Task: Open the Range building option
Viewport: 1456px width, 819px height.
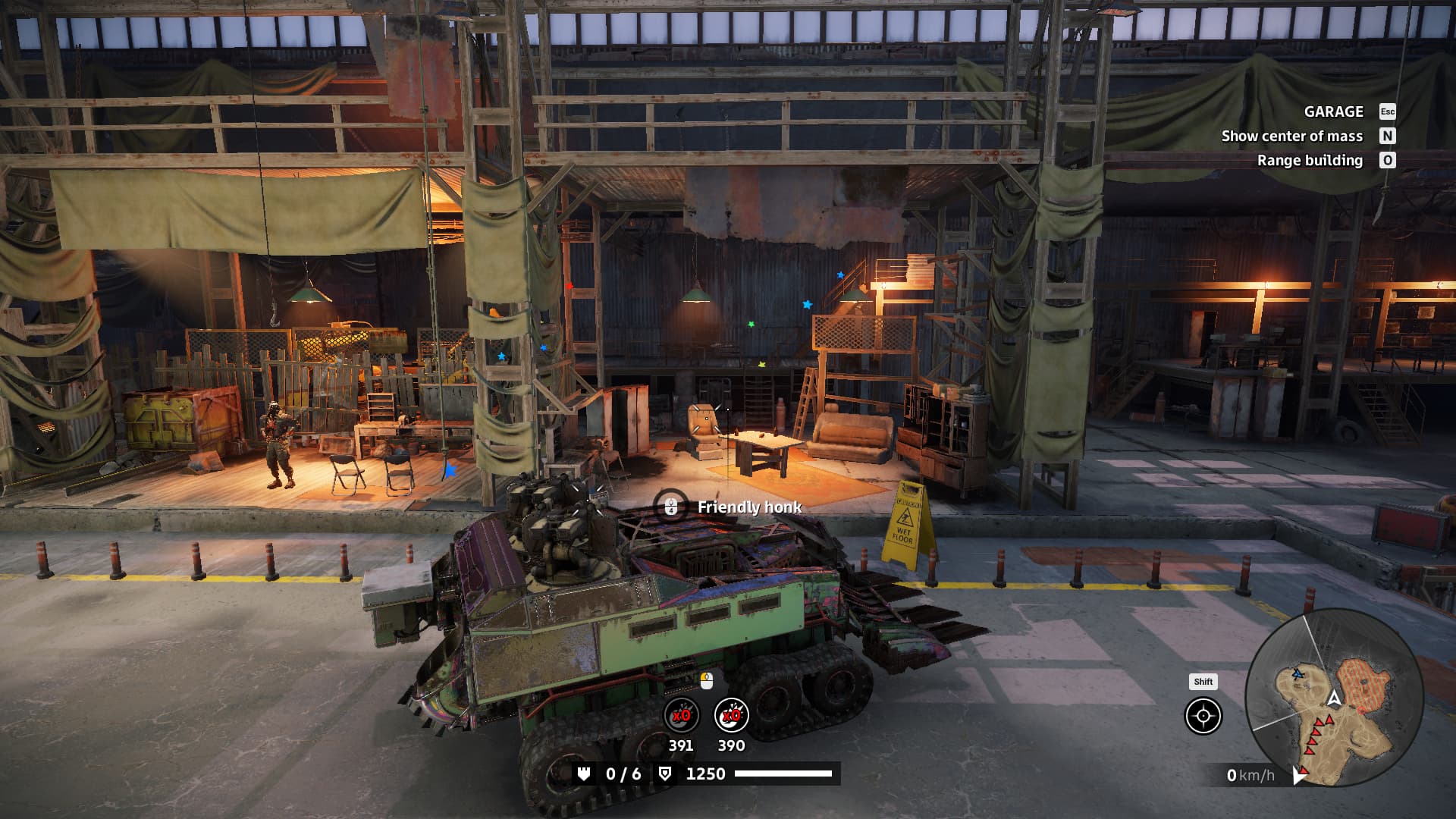Action: coord(1310,160)
